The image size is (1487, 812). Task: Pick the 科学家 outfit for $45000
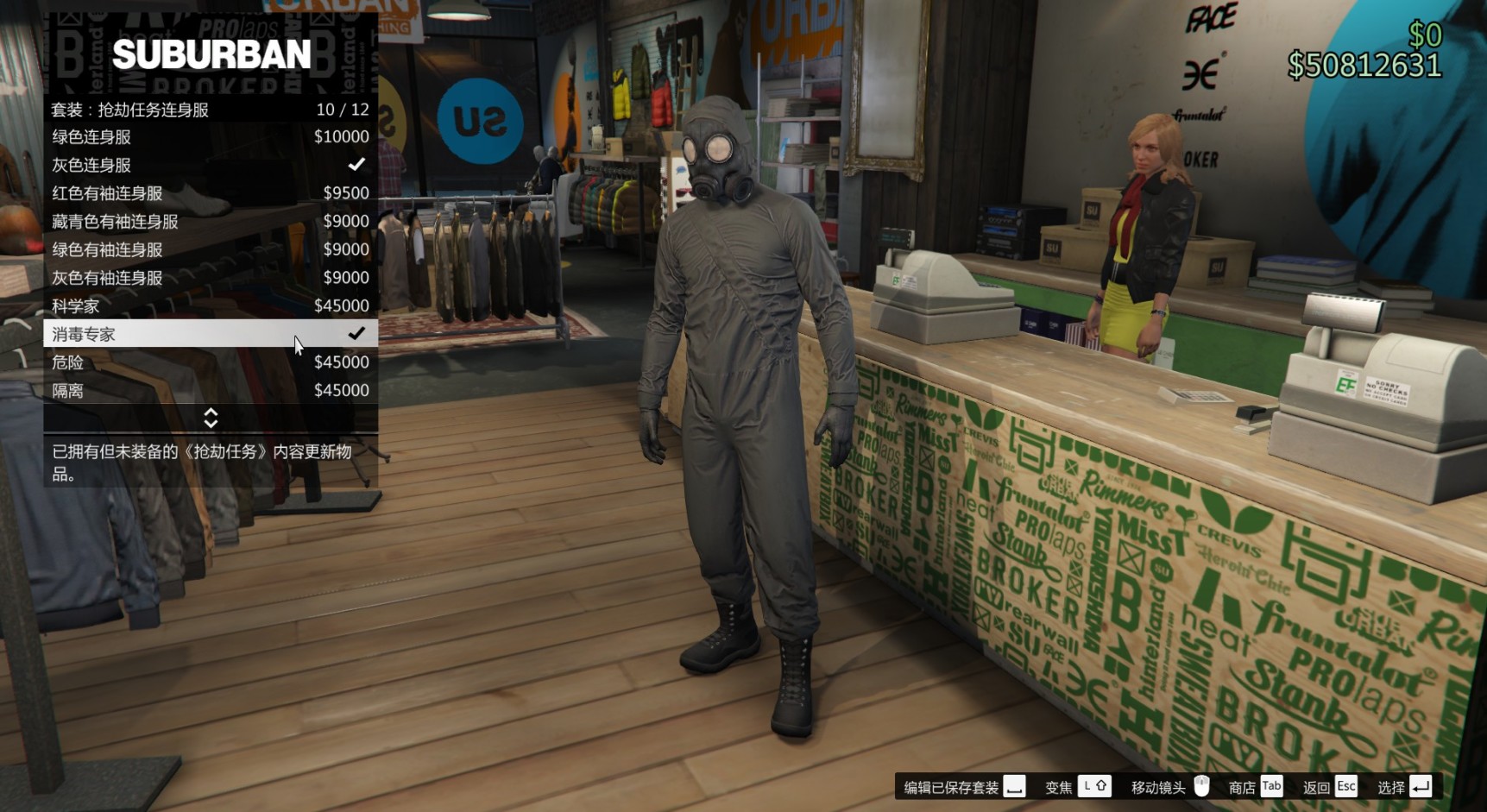(x=210, y=305)
